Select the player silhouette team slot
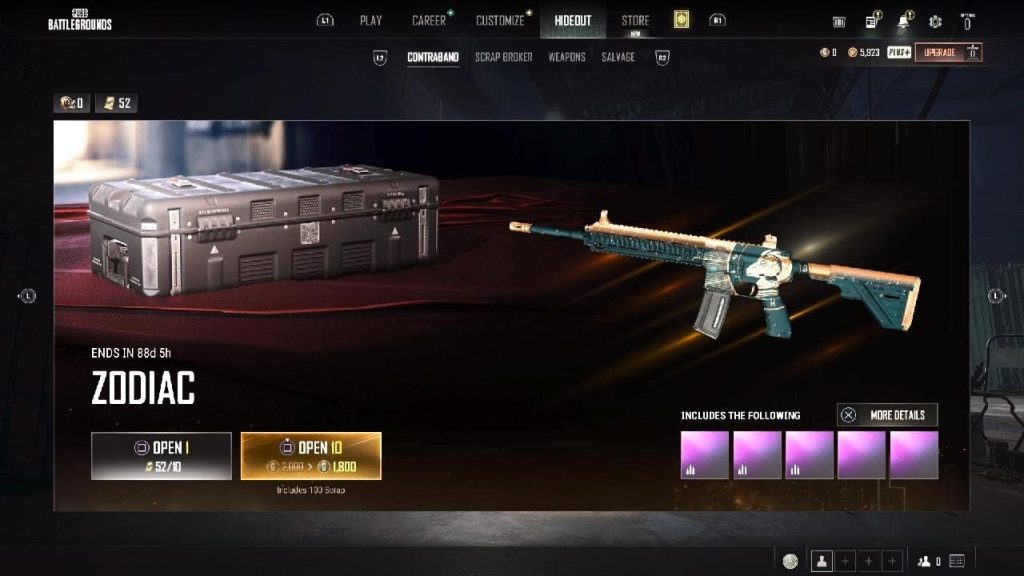Image resolution: width=1024 pixels, height=576 pixels. pyautogui.click(x=822, y=561)
